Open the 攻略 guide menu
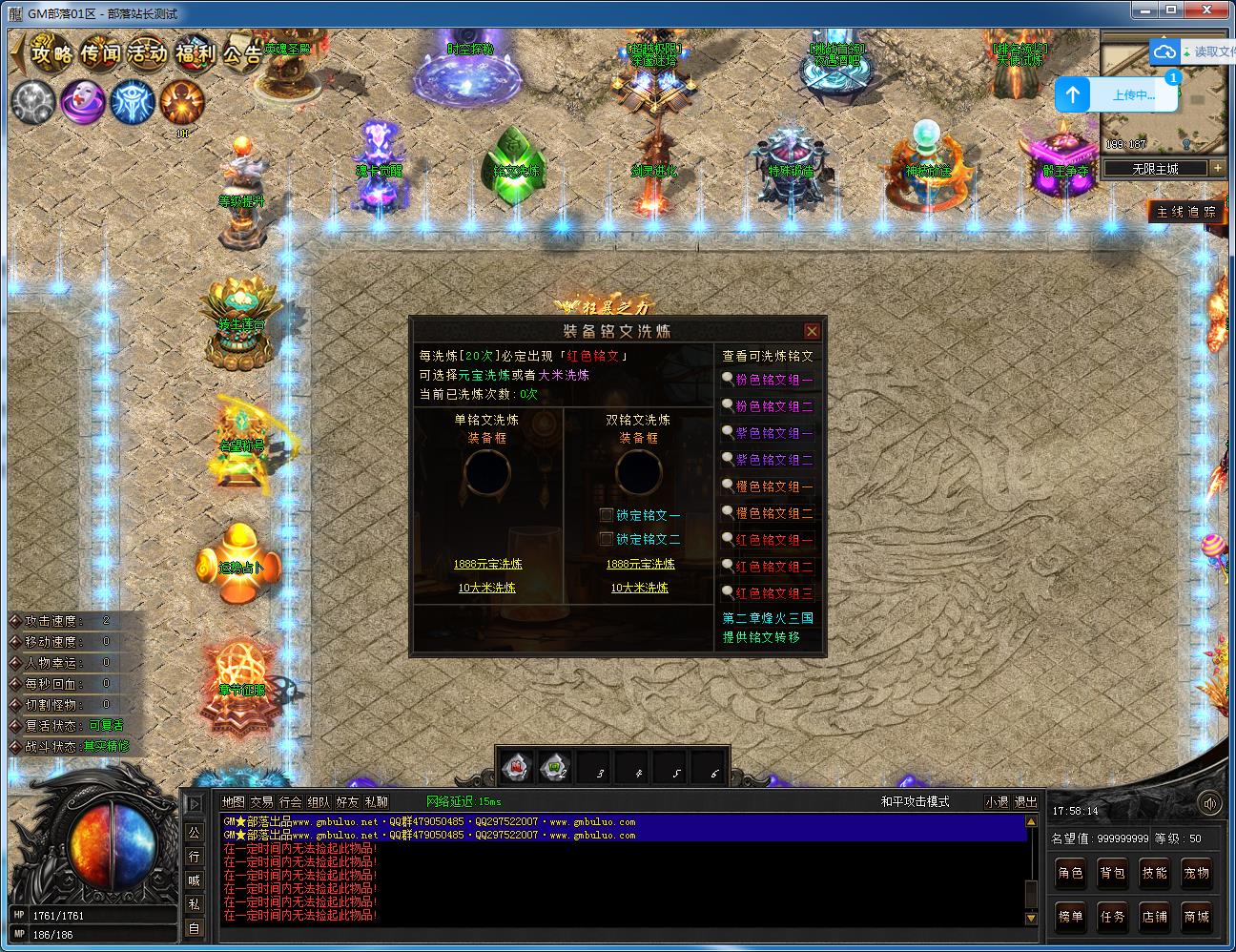This screenshot has width=1236, height=952. [52, 52]
